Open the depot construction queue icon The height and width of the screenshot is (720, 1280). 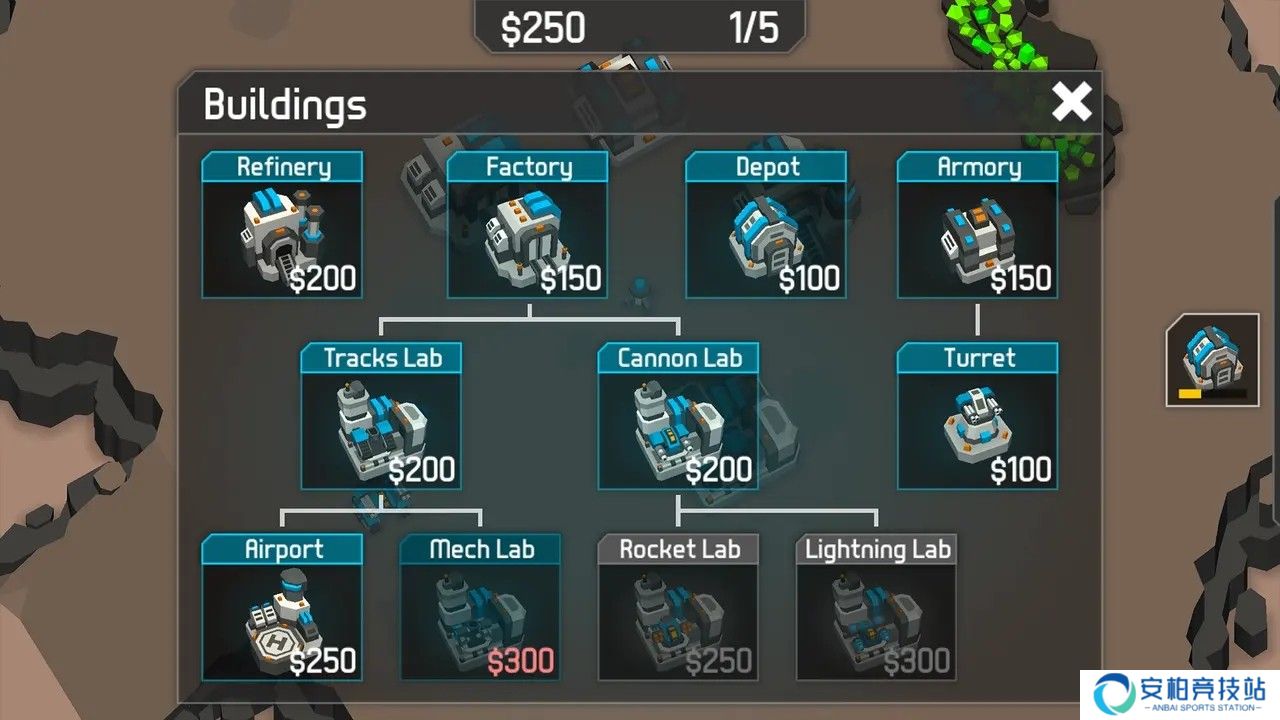1211,359
